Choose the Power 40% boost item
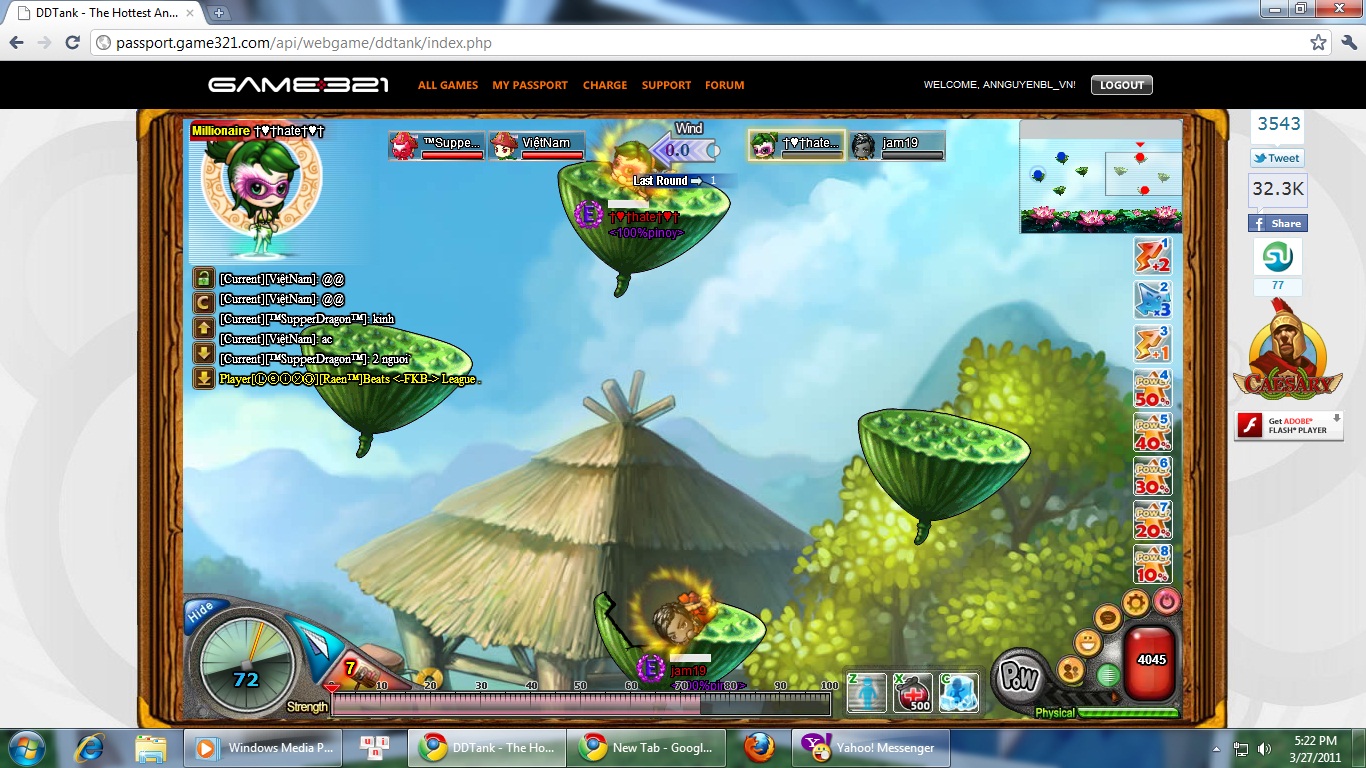 click(1152, 432)
